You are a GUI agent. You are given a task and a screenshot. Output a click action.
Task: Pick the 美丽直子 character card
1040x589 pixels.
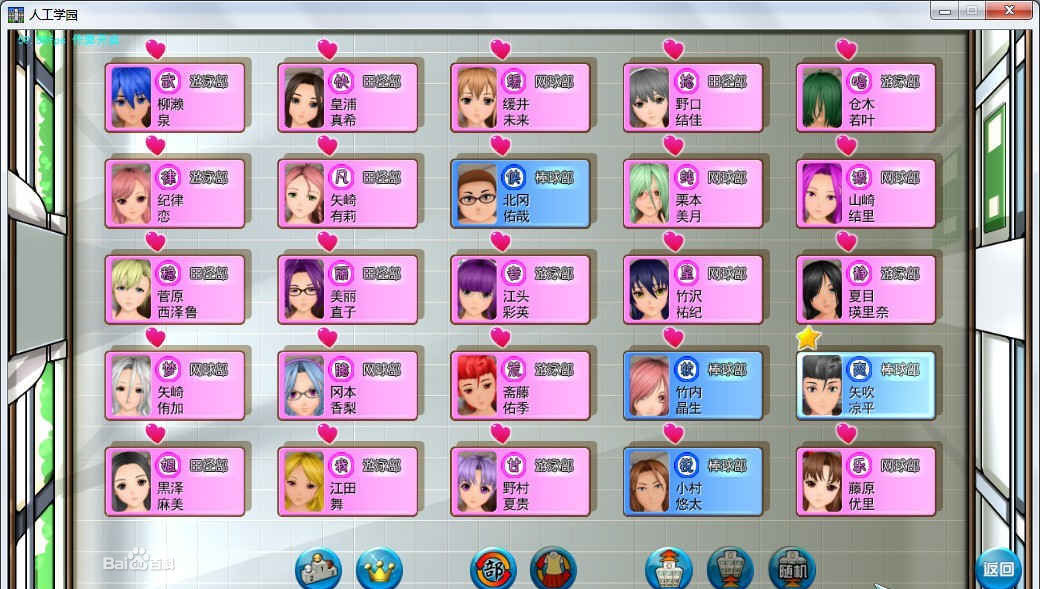pos(348,290)
